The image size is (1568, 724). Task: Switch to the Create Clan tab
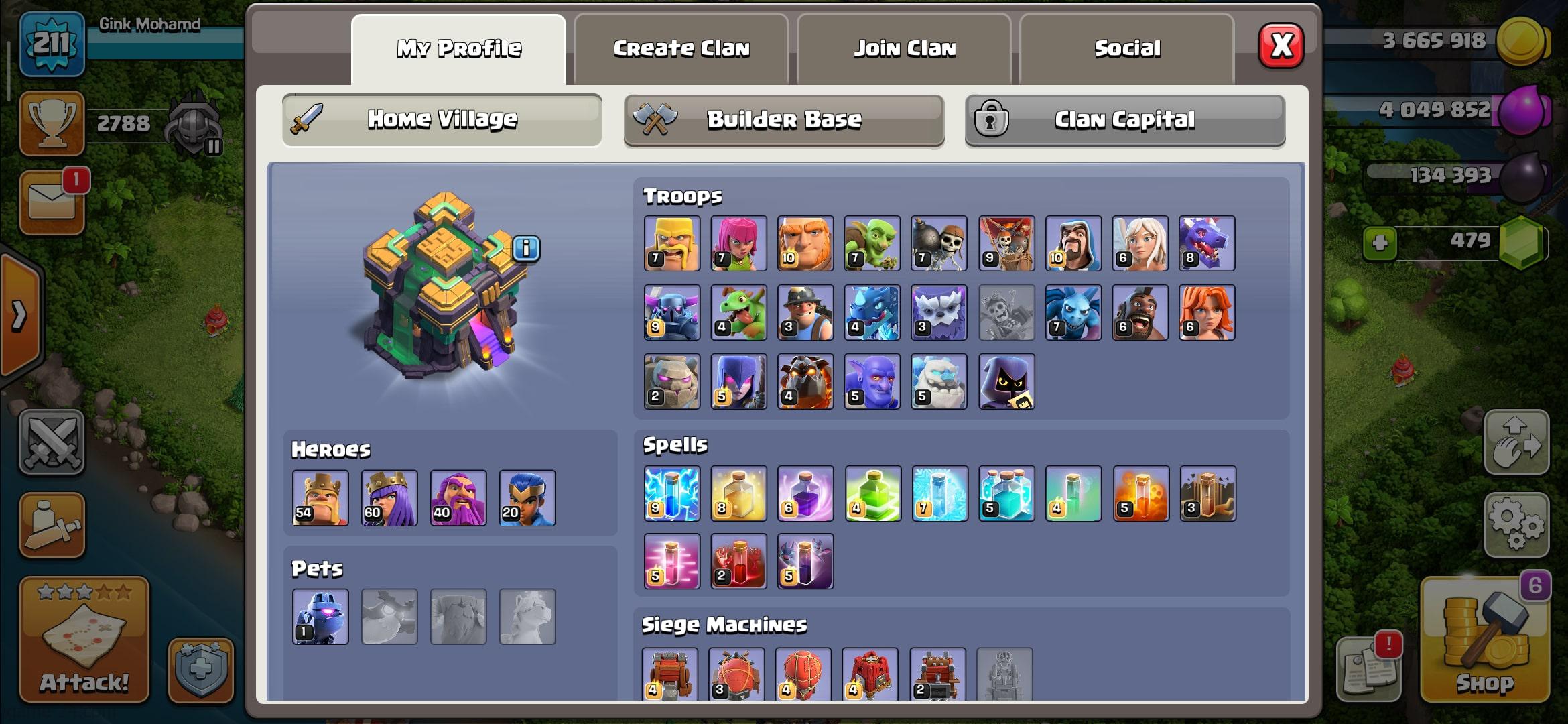(x=681, y=49)
